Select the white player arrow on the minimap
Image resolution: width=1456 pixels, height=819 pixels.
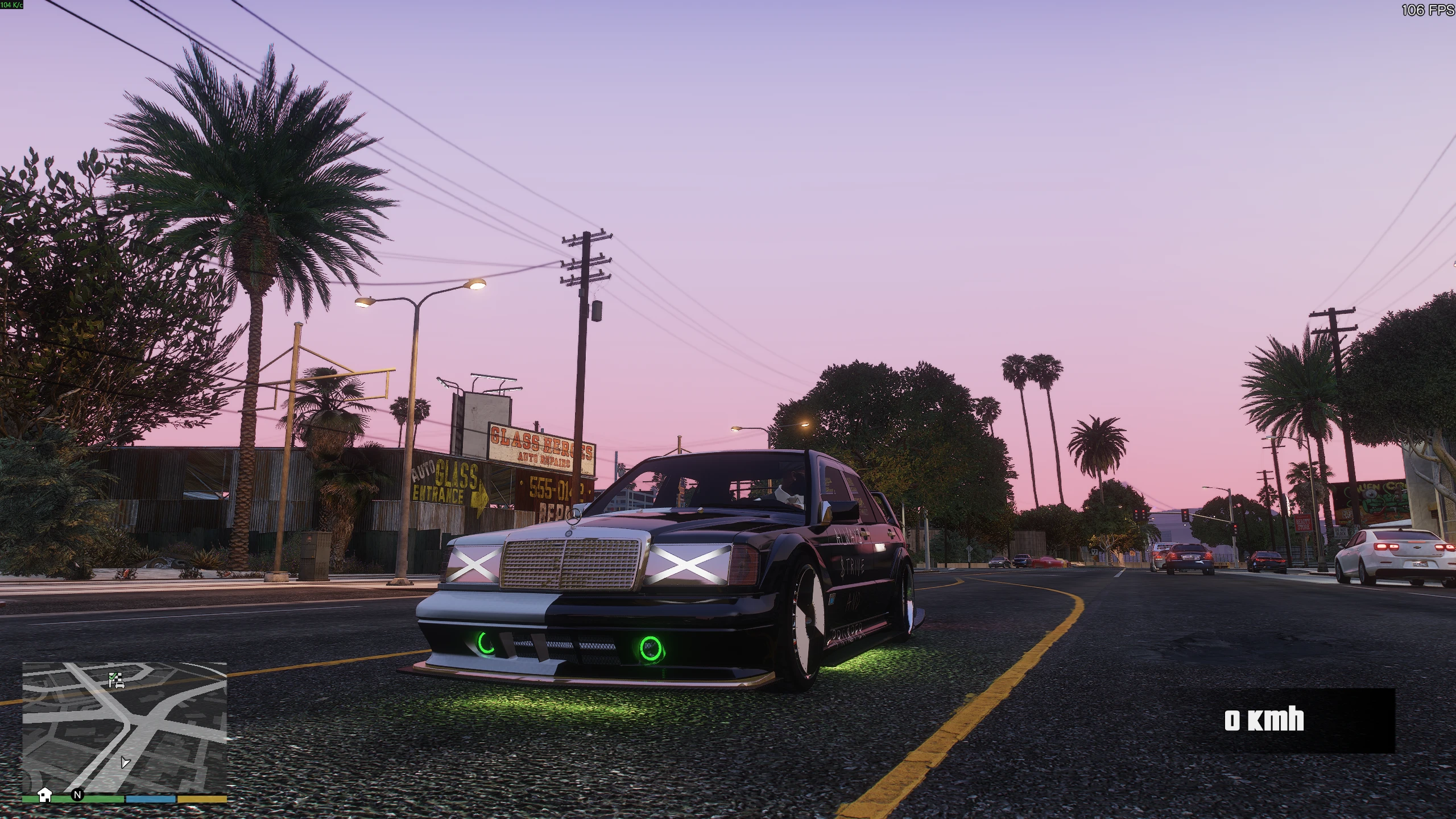coord(125,763)
